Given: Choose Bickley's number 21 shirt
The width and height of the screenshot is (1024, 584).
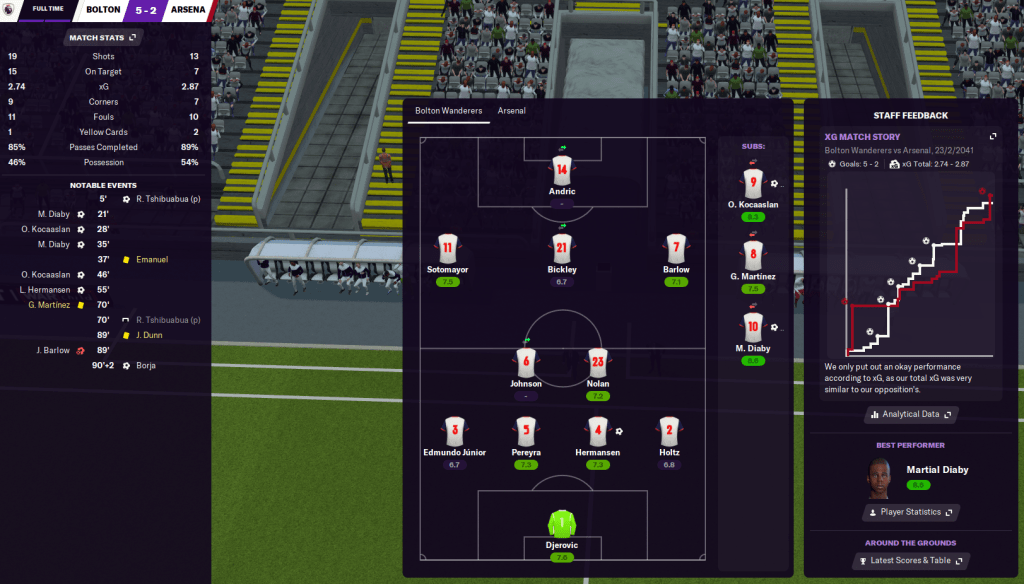Looking at the screenshot, I should click(x=563, y=249).
